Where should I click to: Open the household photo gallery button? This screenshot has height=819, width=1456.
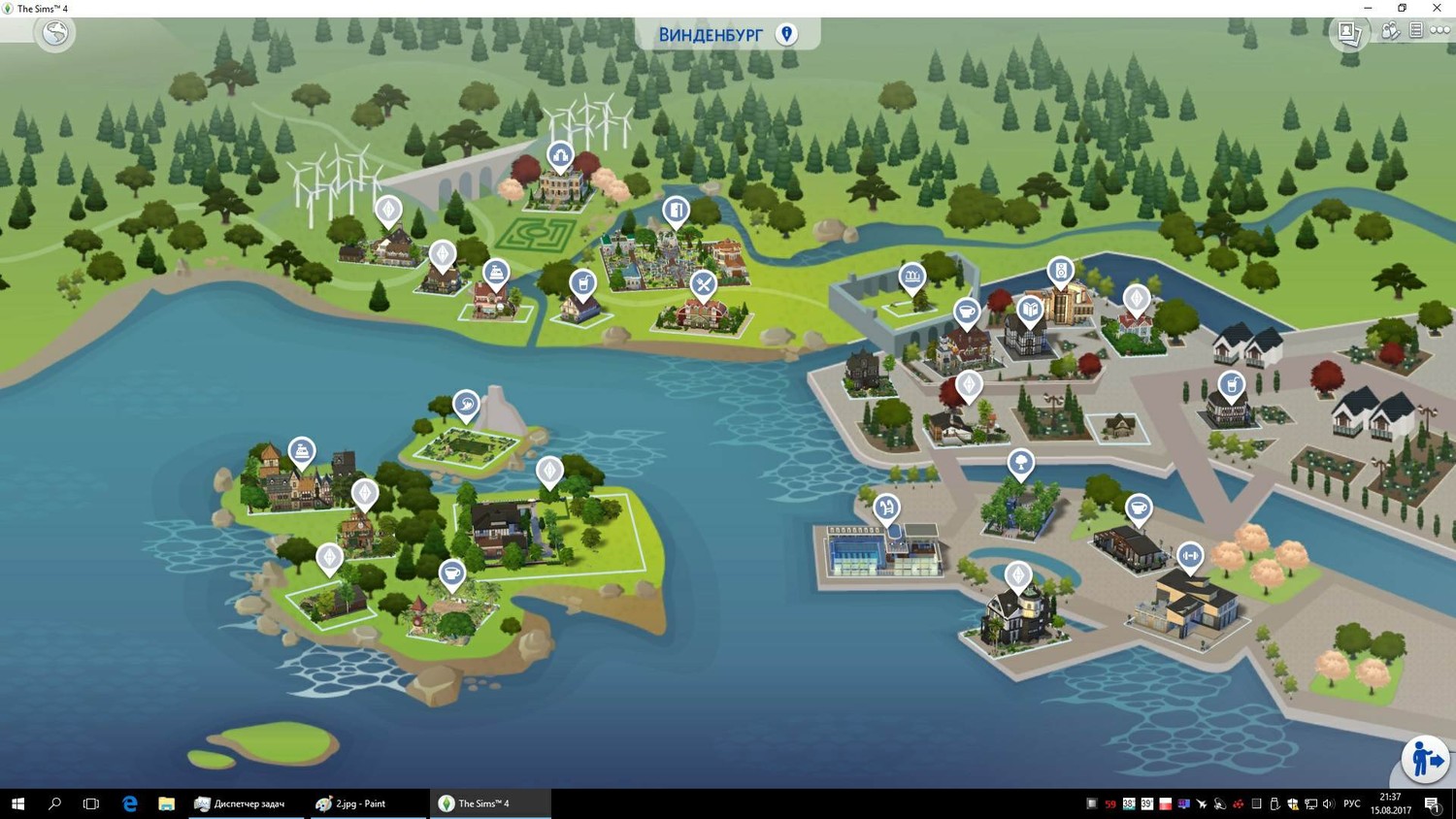(1349, 32)
